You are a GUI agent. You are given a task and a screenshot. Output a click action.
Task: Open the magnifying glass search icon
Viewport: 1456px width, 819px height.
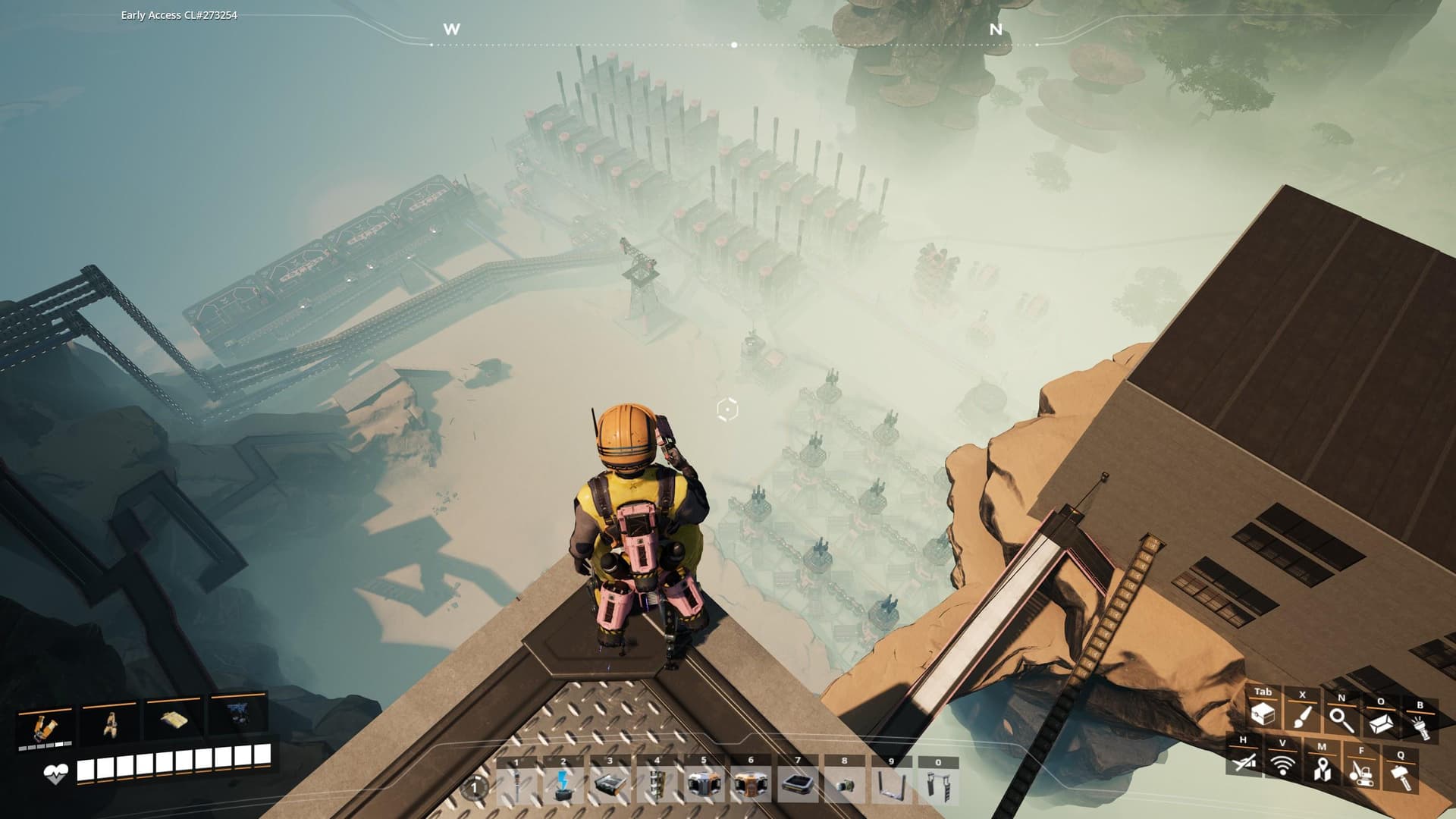click(x=1341, y=719)
